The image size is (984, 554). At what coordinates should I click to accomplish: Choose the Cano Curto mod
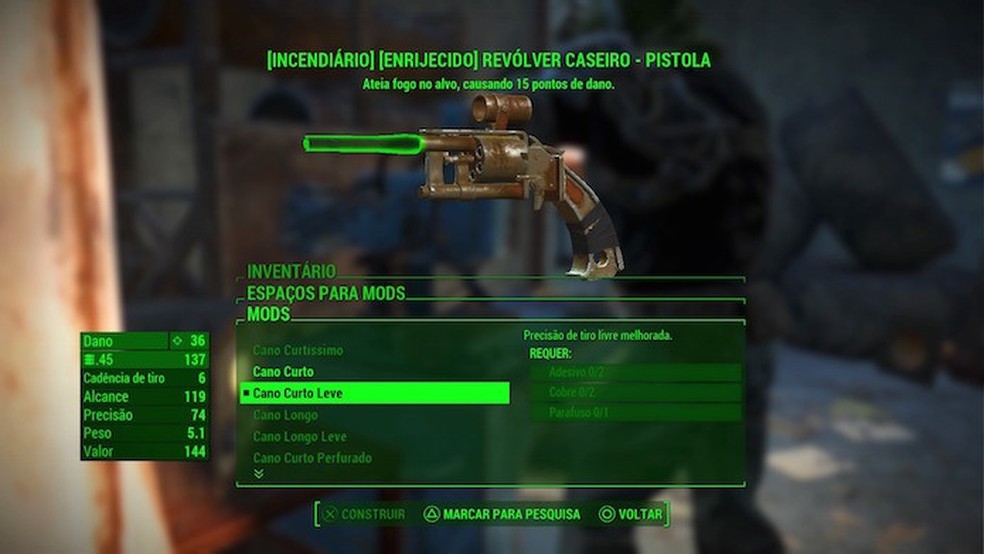click(x=283, y=372)
